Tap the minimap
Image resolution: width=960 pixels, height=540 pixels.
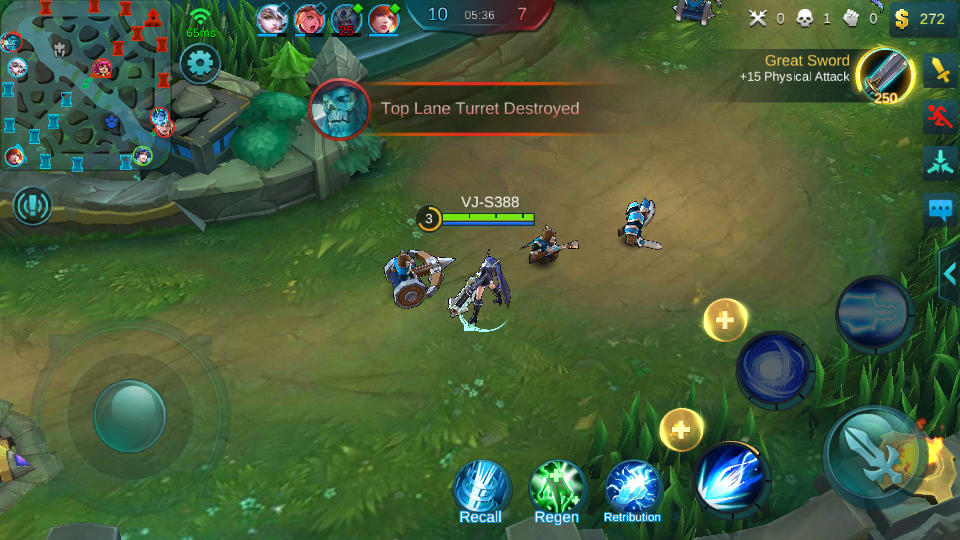85,85
